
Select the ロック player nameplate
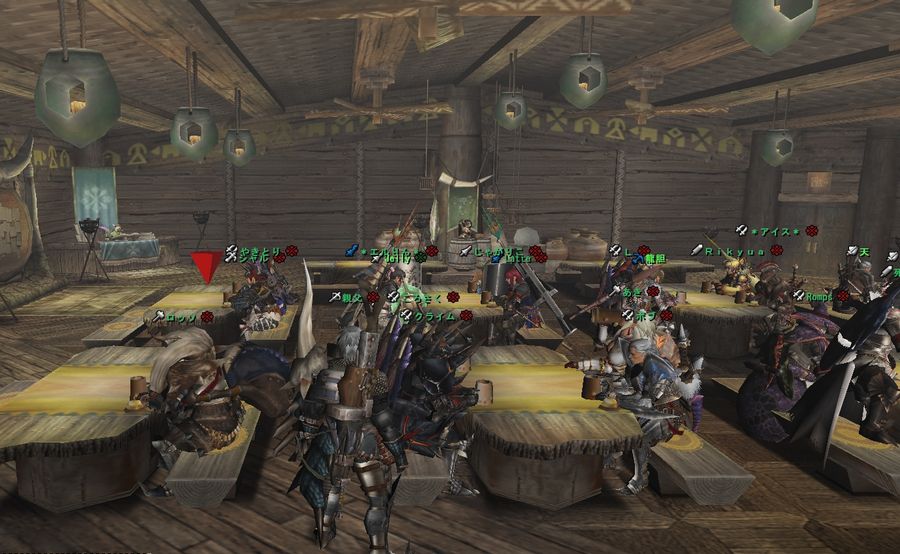point(182,317)
